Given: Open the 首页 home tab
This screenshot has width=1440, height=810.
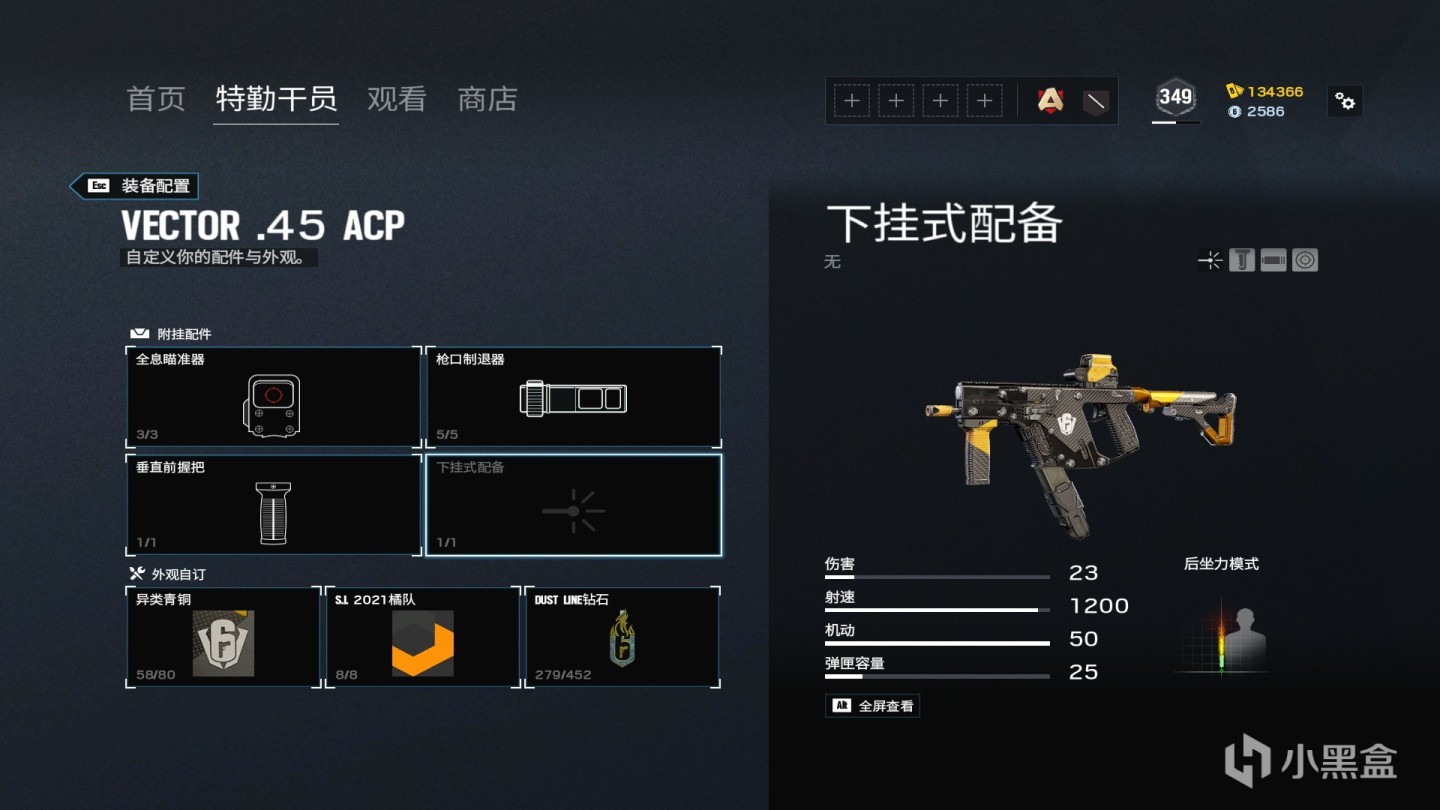Looking at the screenshot, I should pyautogui.click(x=156, y=99).
